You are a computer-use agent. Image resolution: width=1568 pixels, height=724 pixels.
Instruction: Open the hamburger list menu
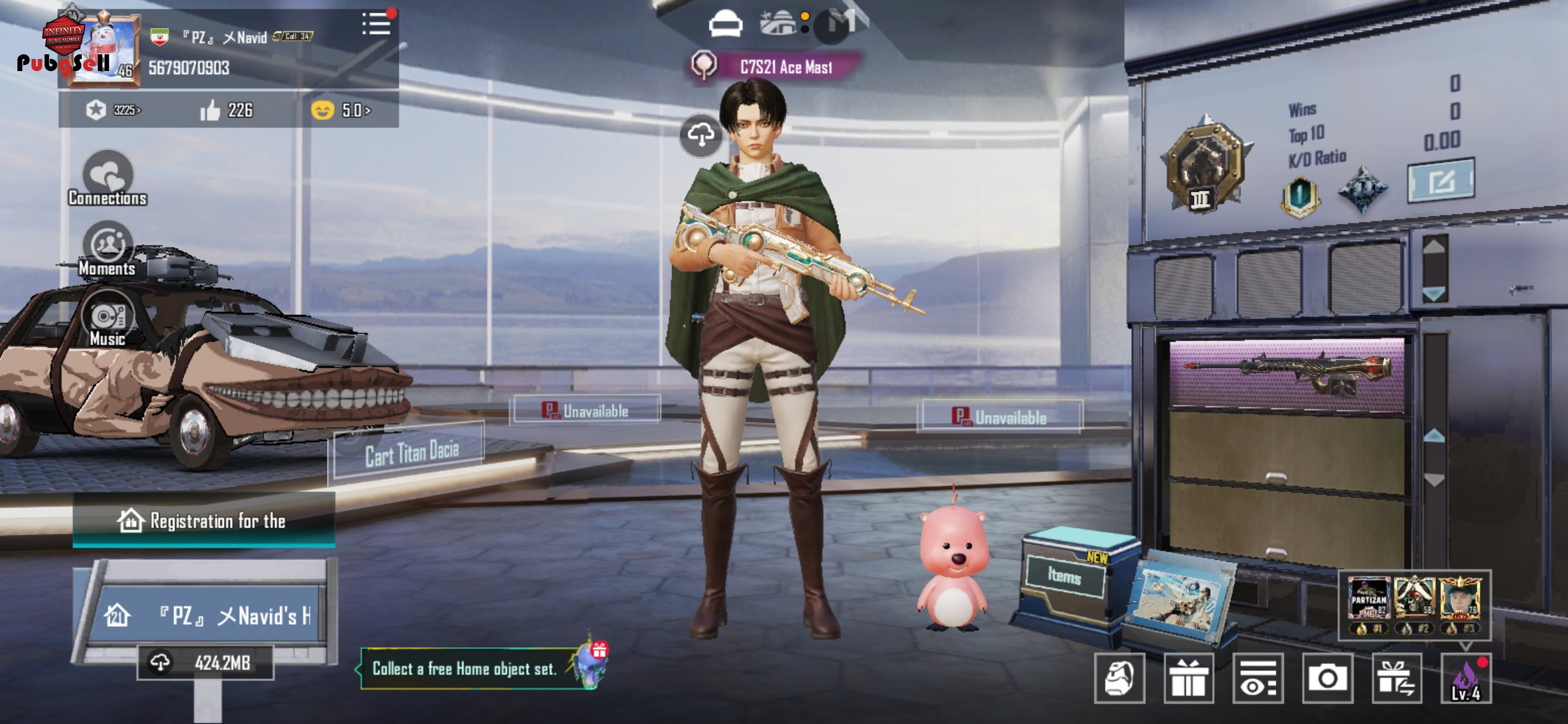377,24
